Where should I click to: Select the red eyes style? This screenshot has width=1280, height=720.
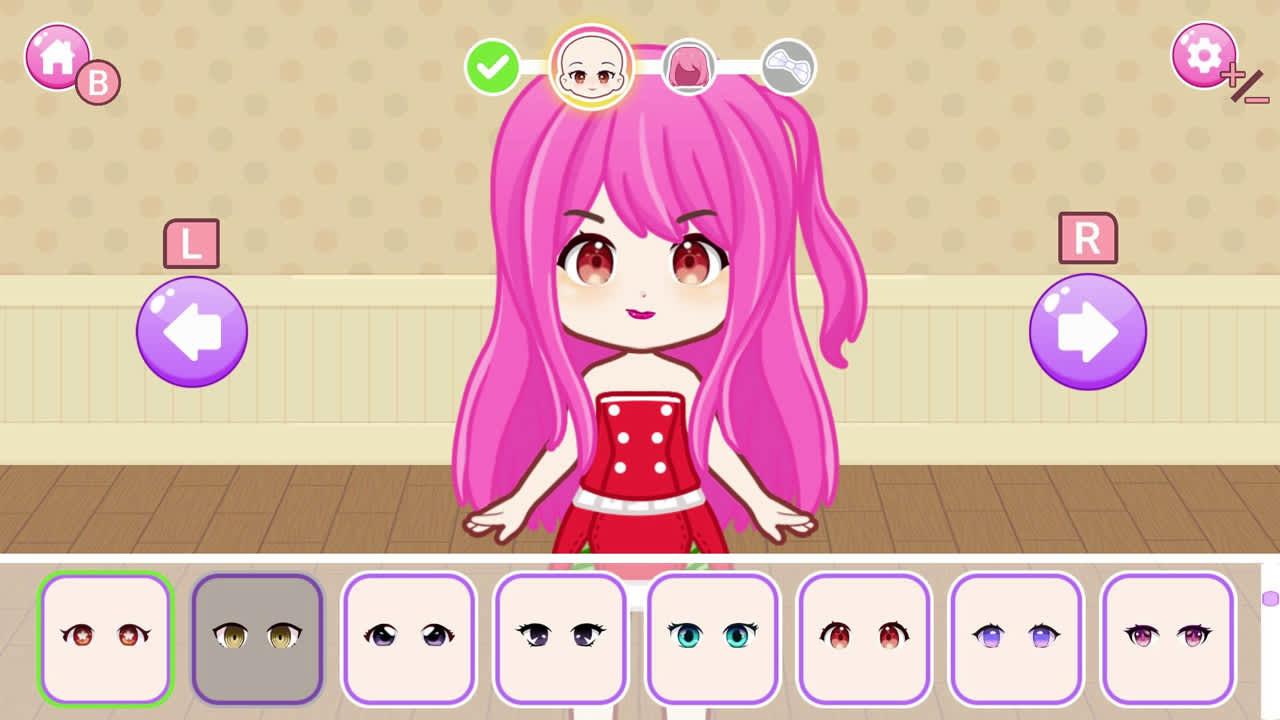[864, 637]
